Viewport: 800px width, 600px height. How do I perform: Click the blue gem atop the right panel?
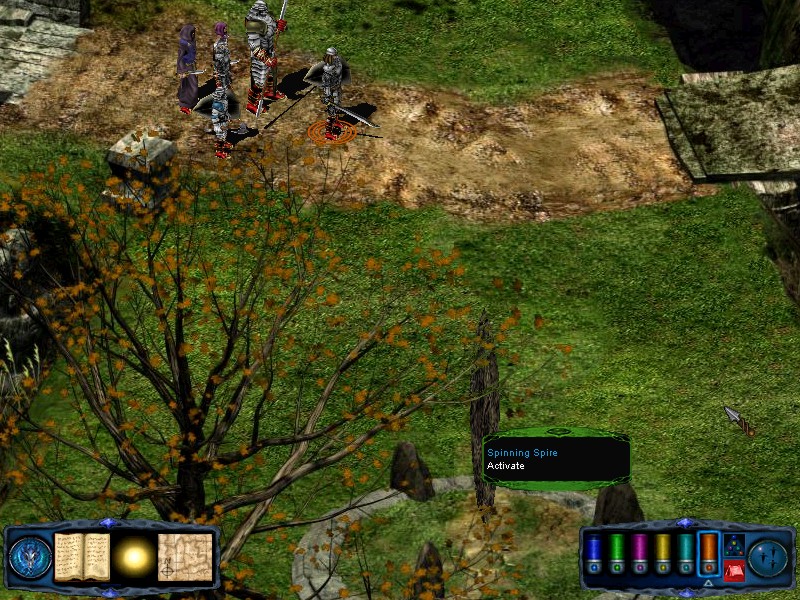click(685, 522)
